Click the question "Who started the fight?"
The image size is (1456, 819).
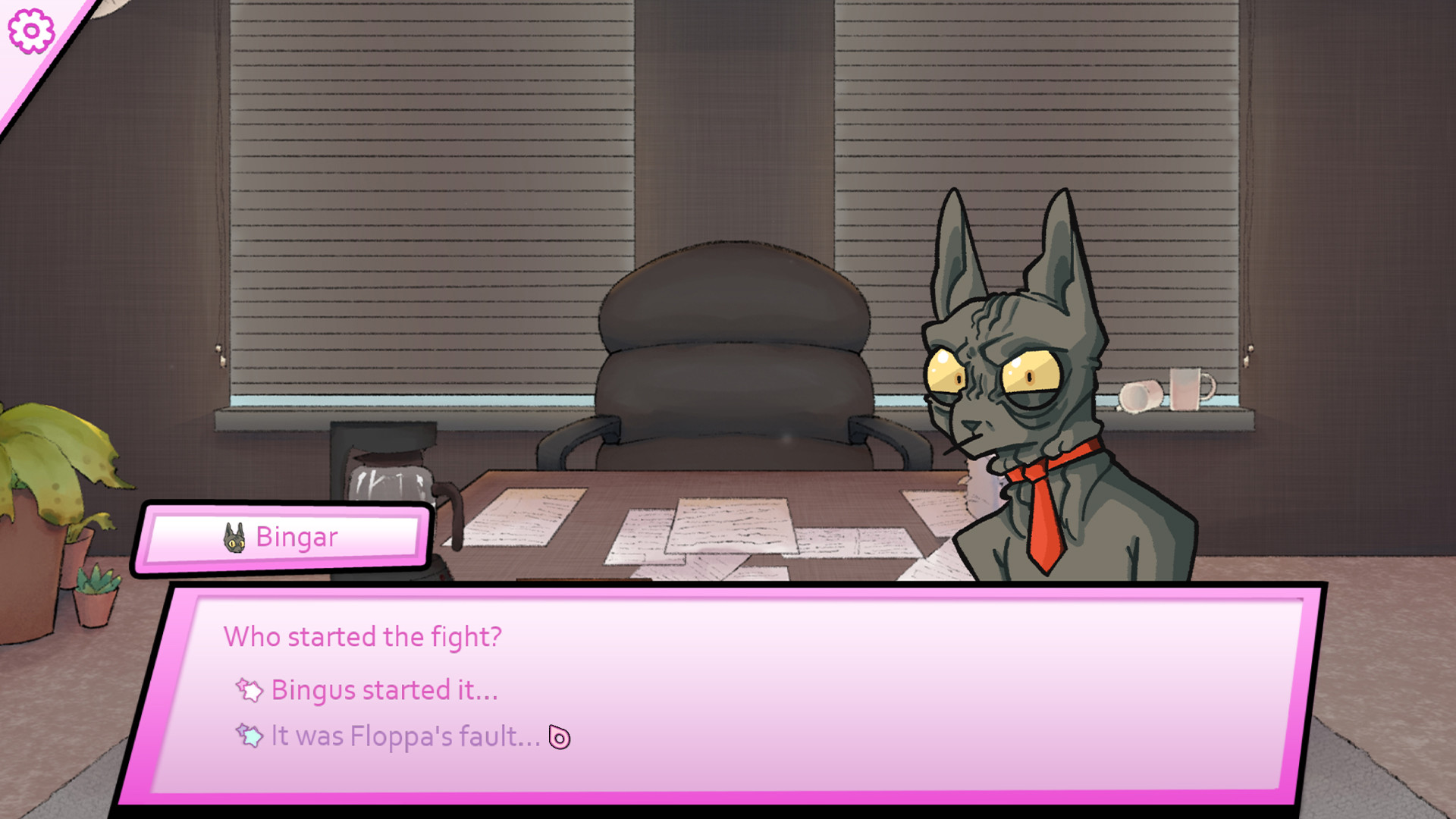tap(362, 637)
